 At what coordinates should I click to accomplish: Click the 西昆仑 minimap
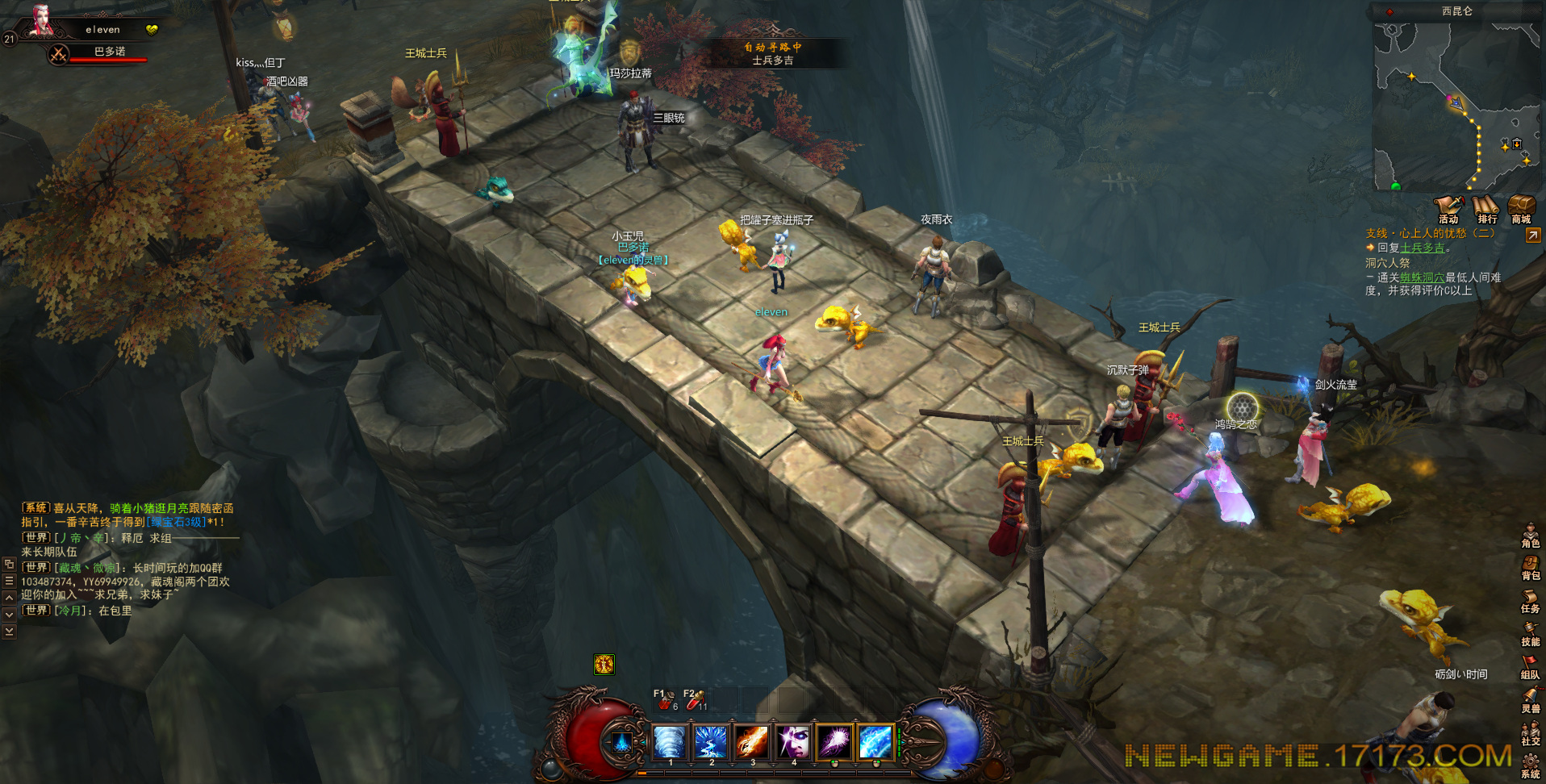[1457, 105]
